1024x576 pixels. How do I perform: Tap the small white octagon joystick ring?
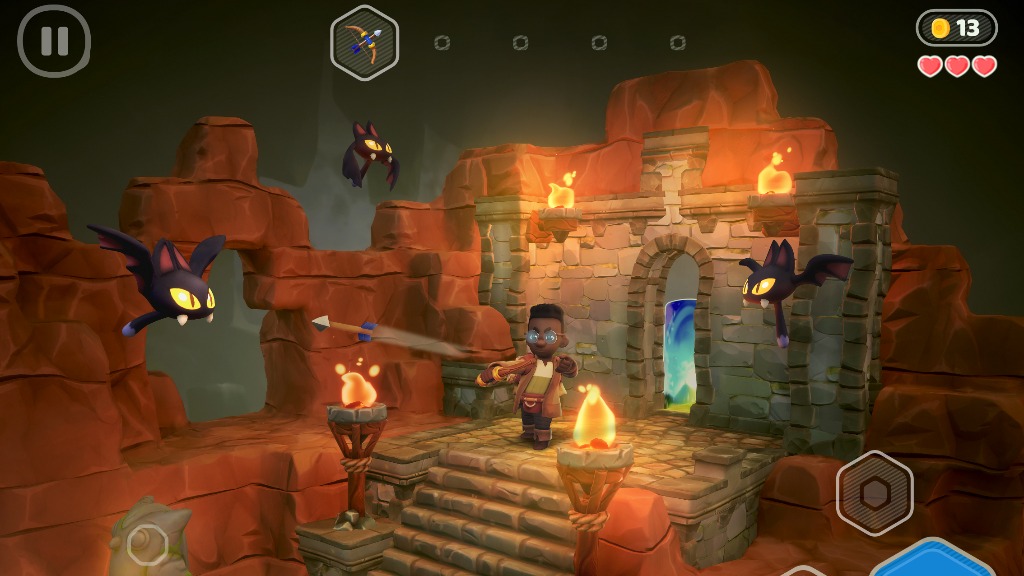tap(147, 544)
